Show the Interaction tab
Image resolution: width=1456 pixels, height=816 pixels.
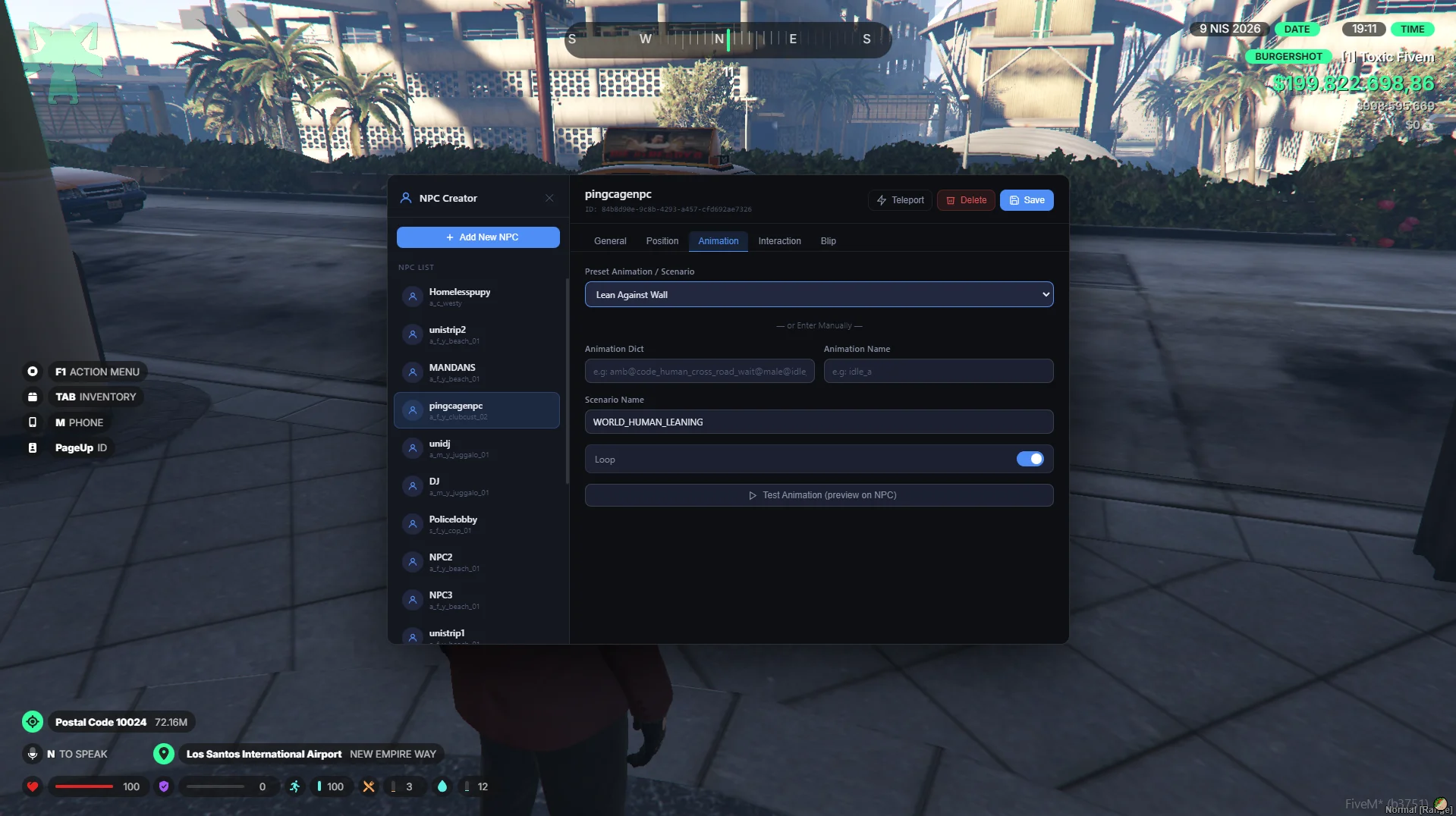(x=779, y=241)
